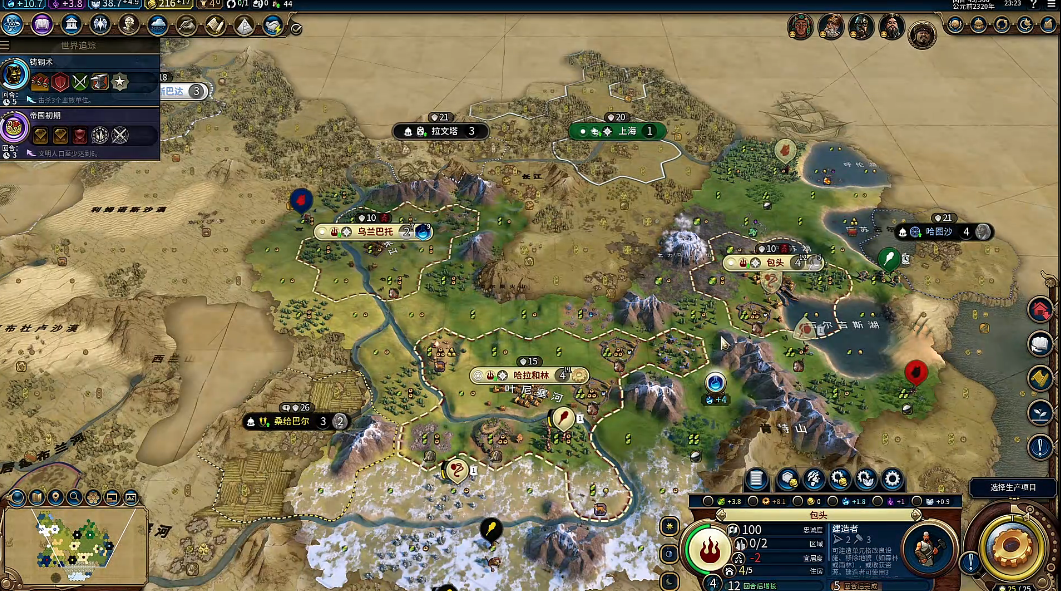Select the 帝国初期 civic tracker entry

click(x=80, y=131)
